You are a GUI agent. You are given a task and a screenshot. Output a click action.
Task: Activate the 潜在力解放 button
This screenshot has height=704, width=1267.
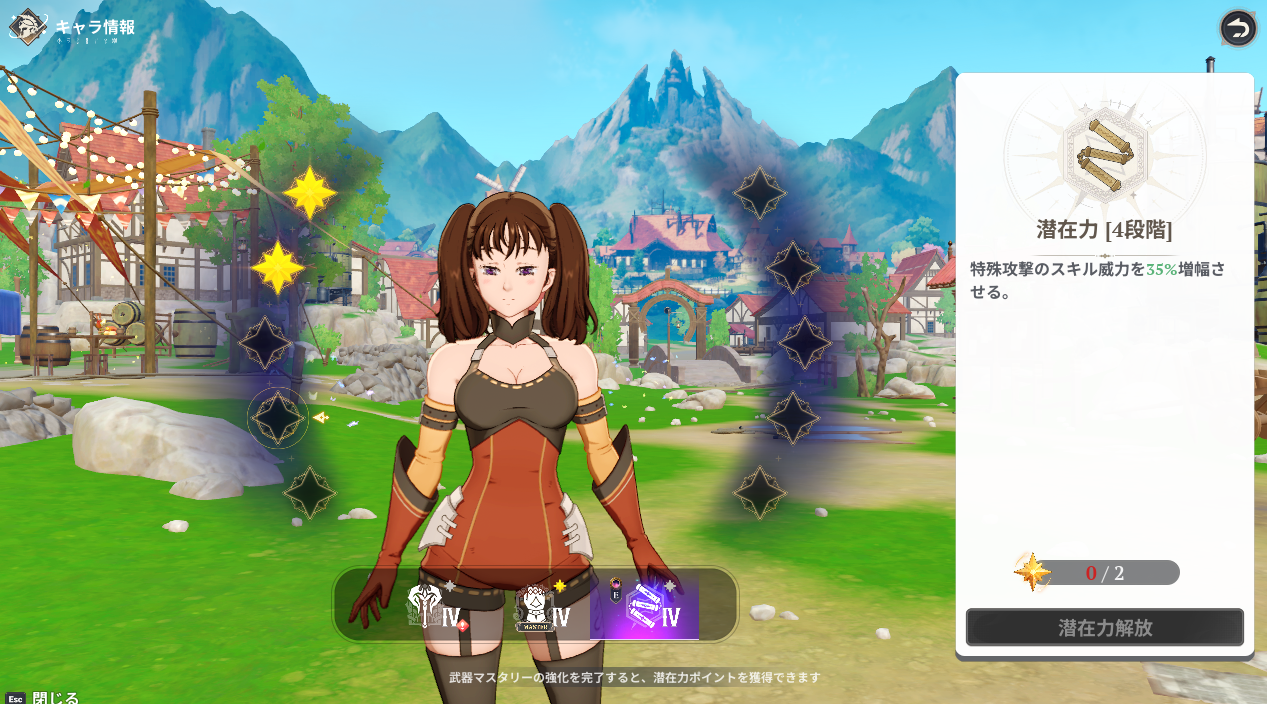[x=1104, y=628]
